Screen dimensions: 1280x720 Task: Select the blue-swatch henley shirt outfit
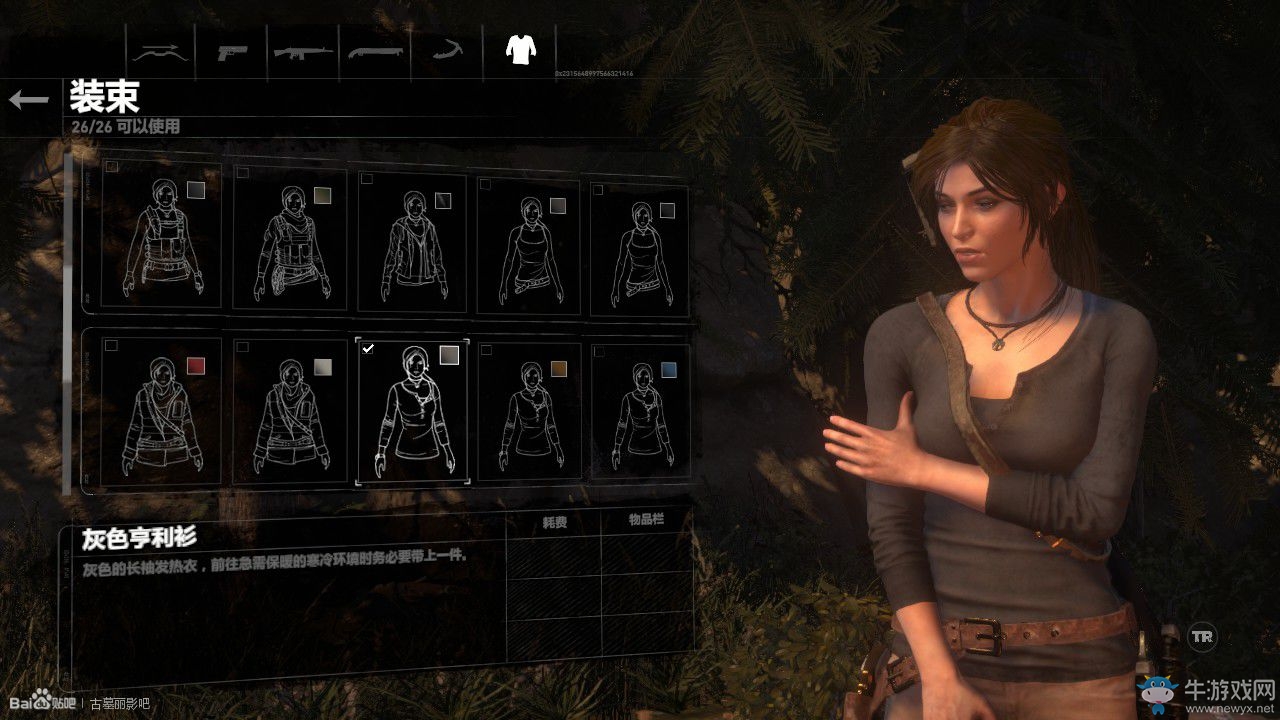641,412
